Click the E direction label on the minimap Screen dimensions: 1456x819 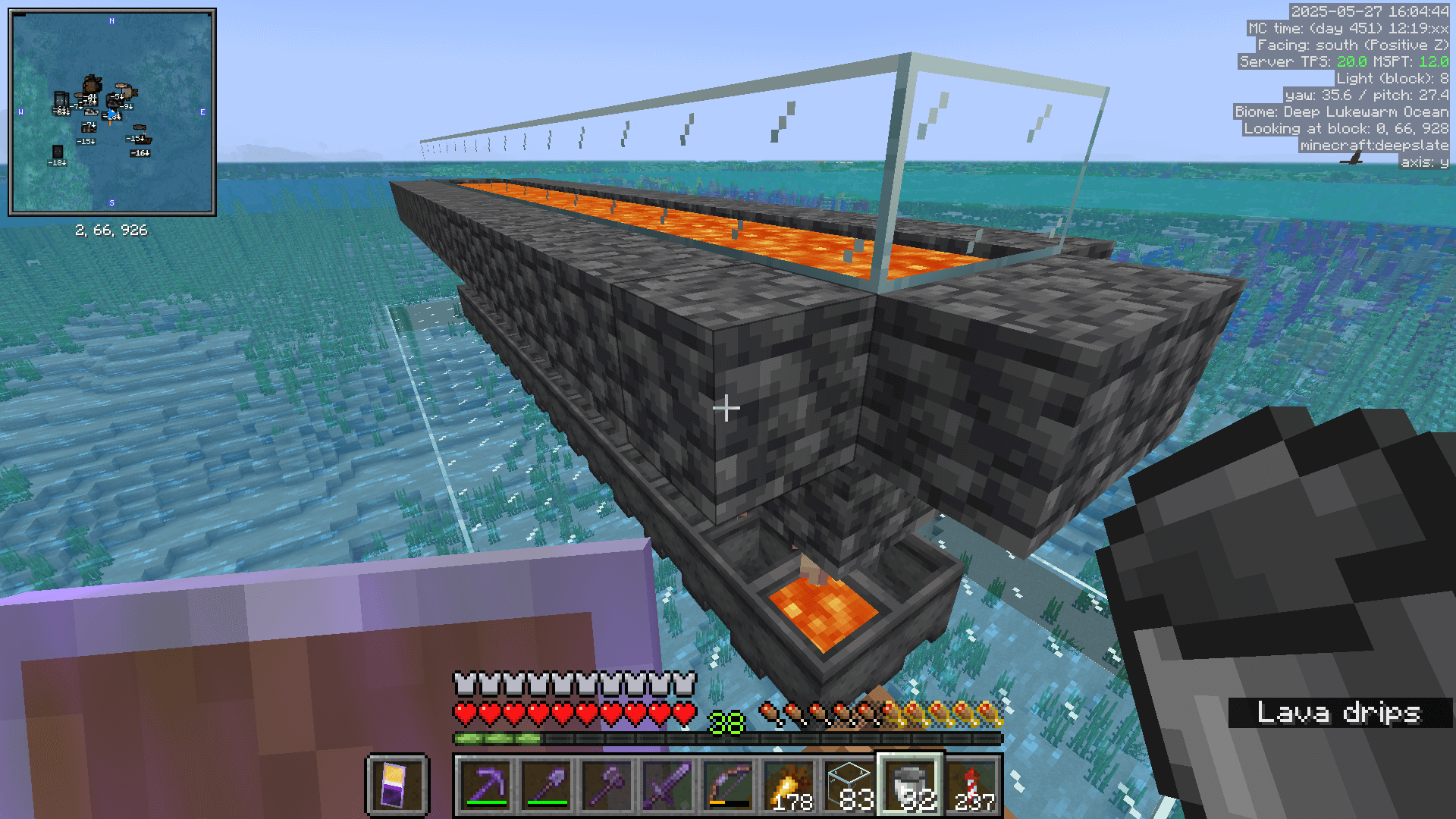coord(202,112)
